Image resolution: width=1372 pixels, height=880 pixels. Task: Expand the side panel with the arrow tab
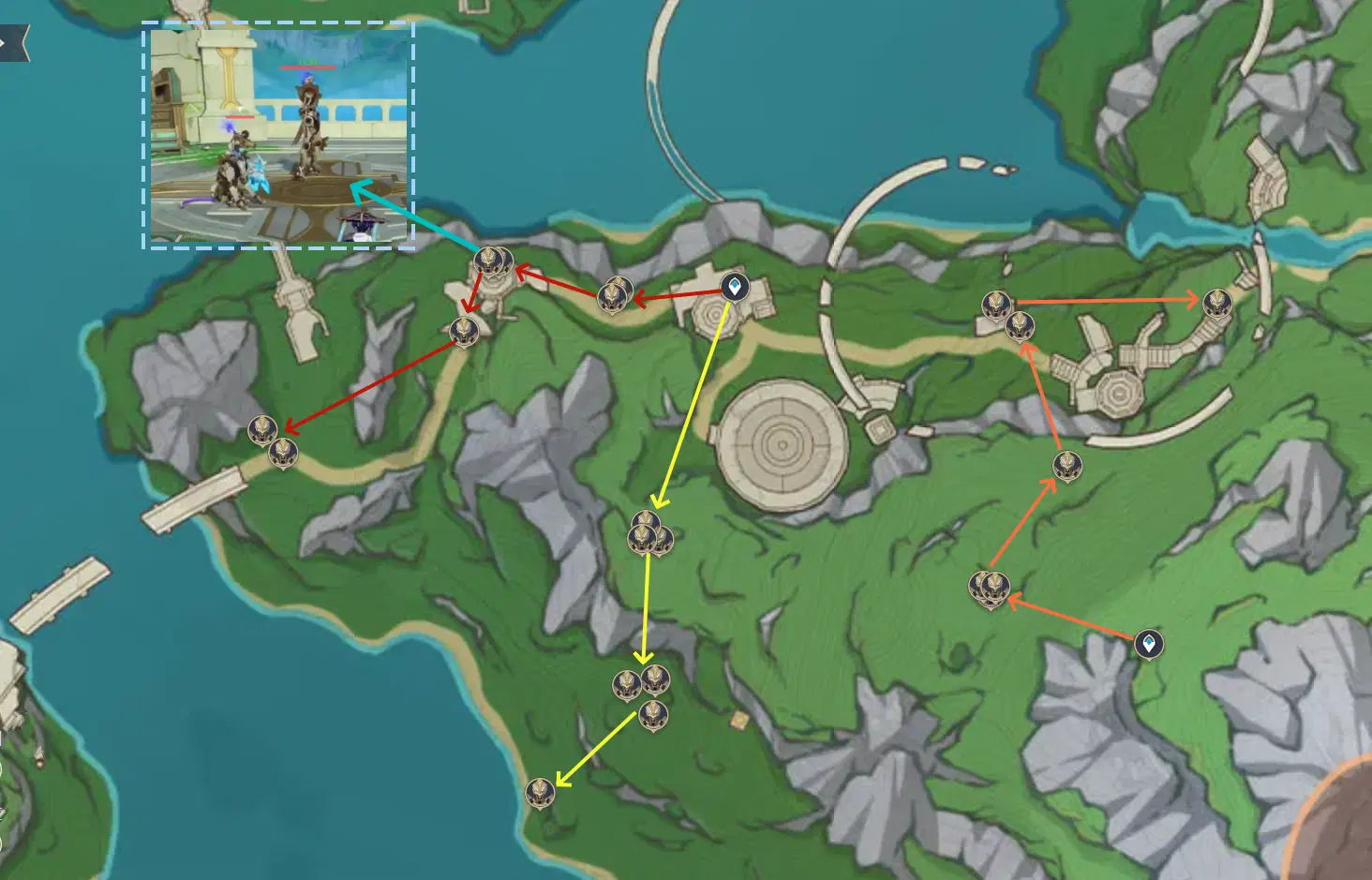click(9, 42)
